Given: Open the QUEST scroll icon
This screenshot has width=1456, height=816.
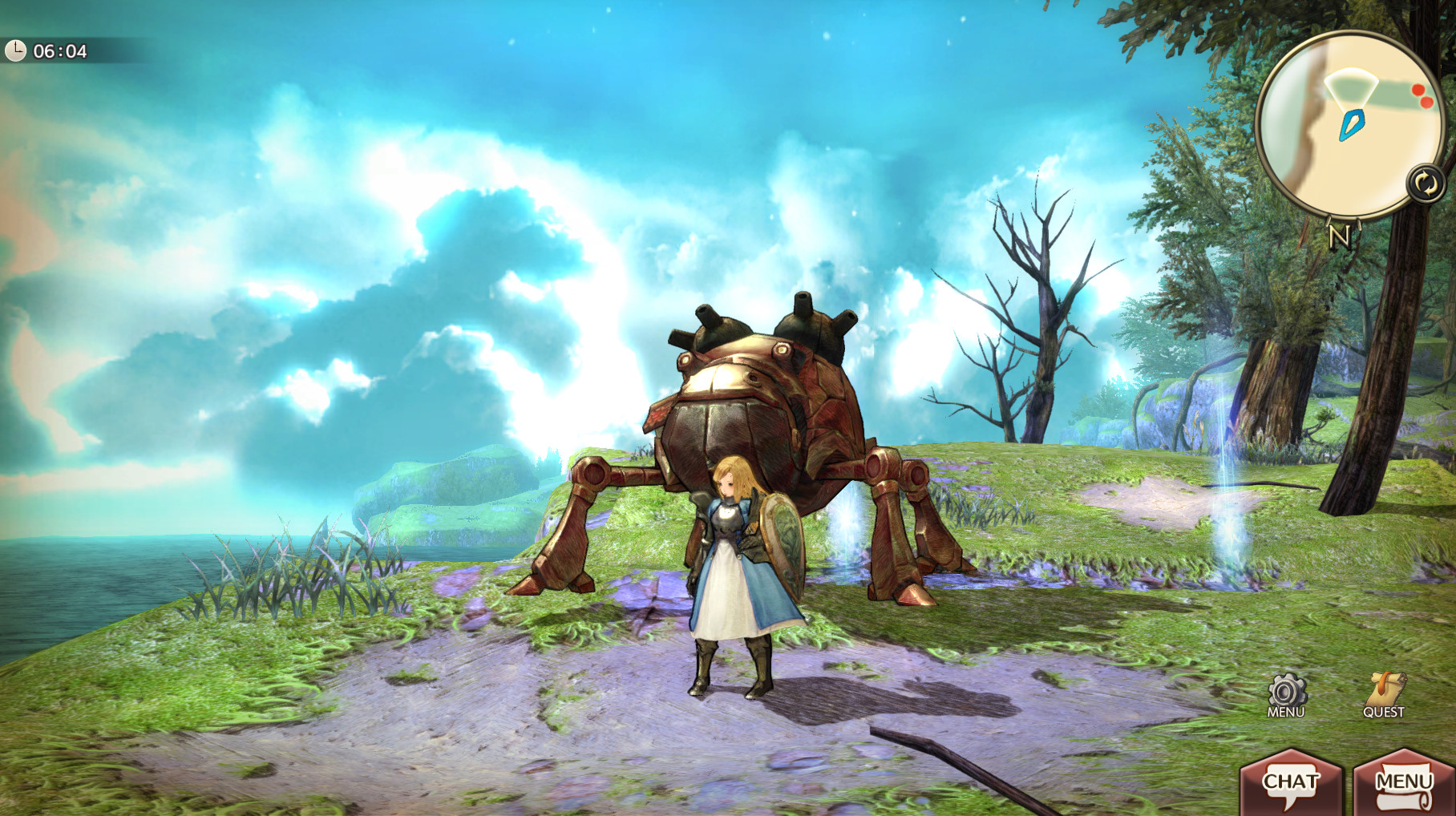Looking at the screenshot, I should point(1384,694).
